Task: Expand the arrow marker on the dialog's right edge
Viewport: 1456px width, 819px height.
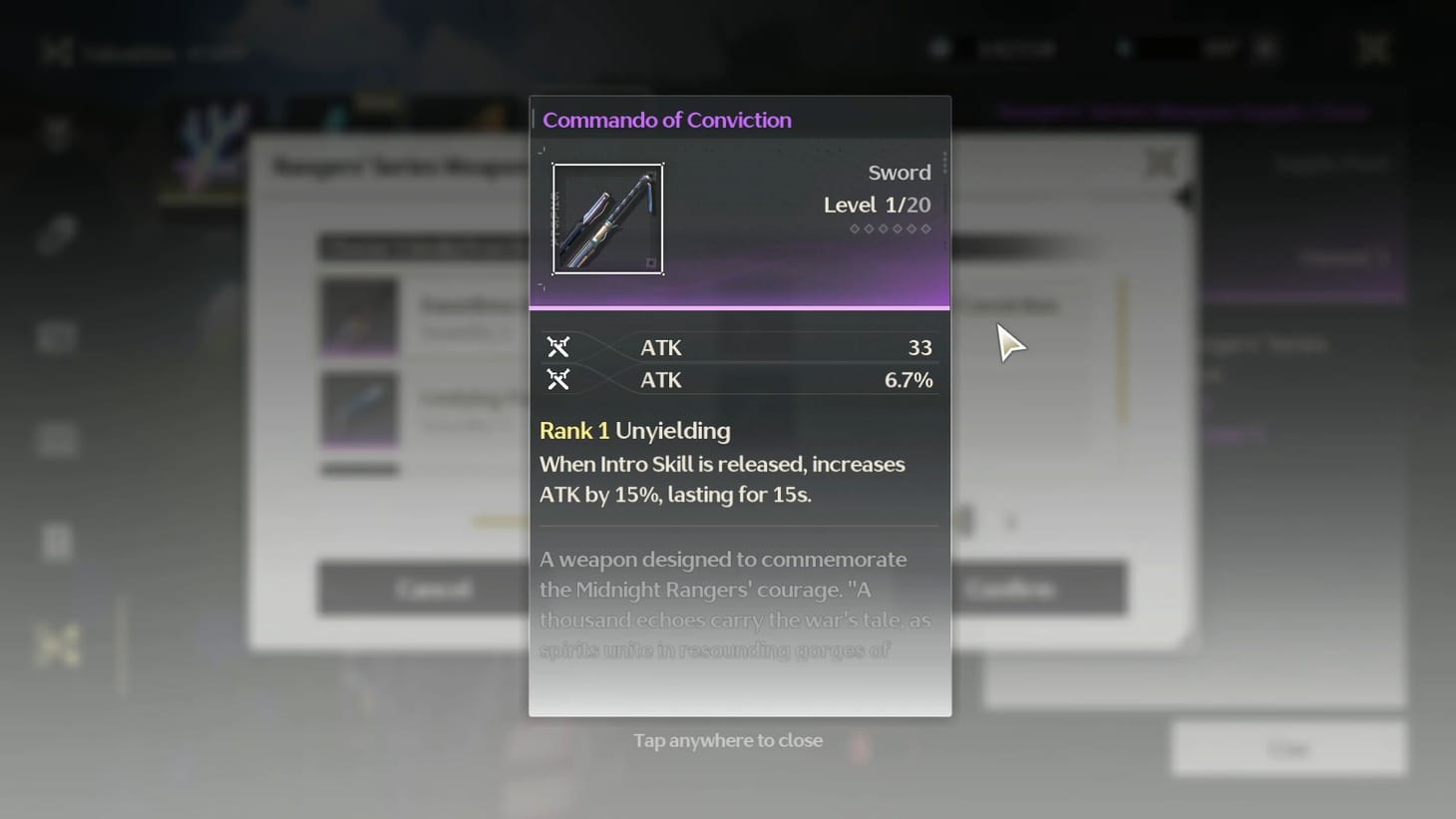Action: click(x=1183, y=198)
